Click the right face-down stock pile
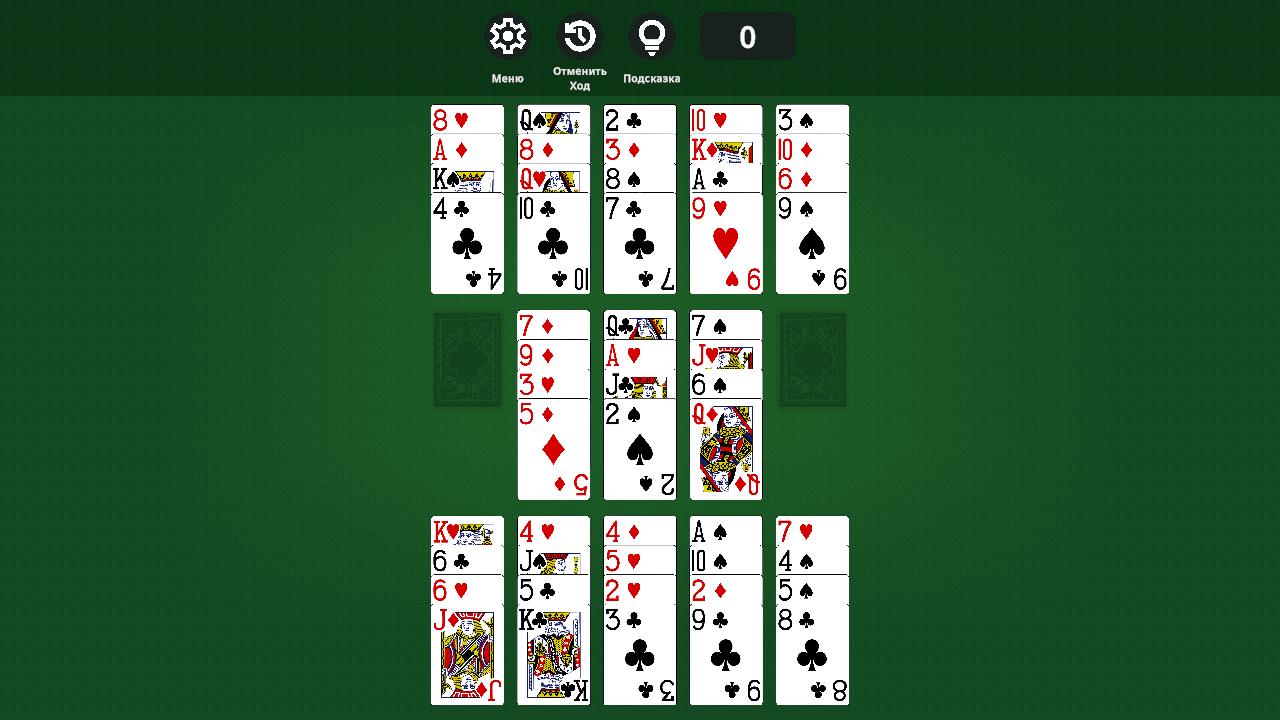Screen dimensions: 1280x720 point(812,359)
